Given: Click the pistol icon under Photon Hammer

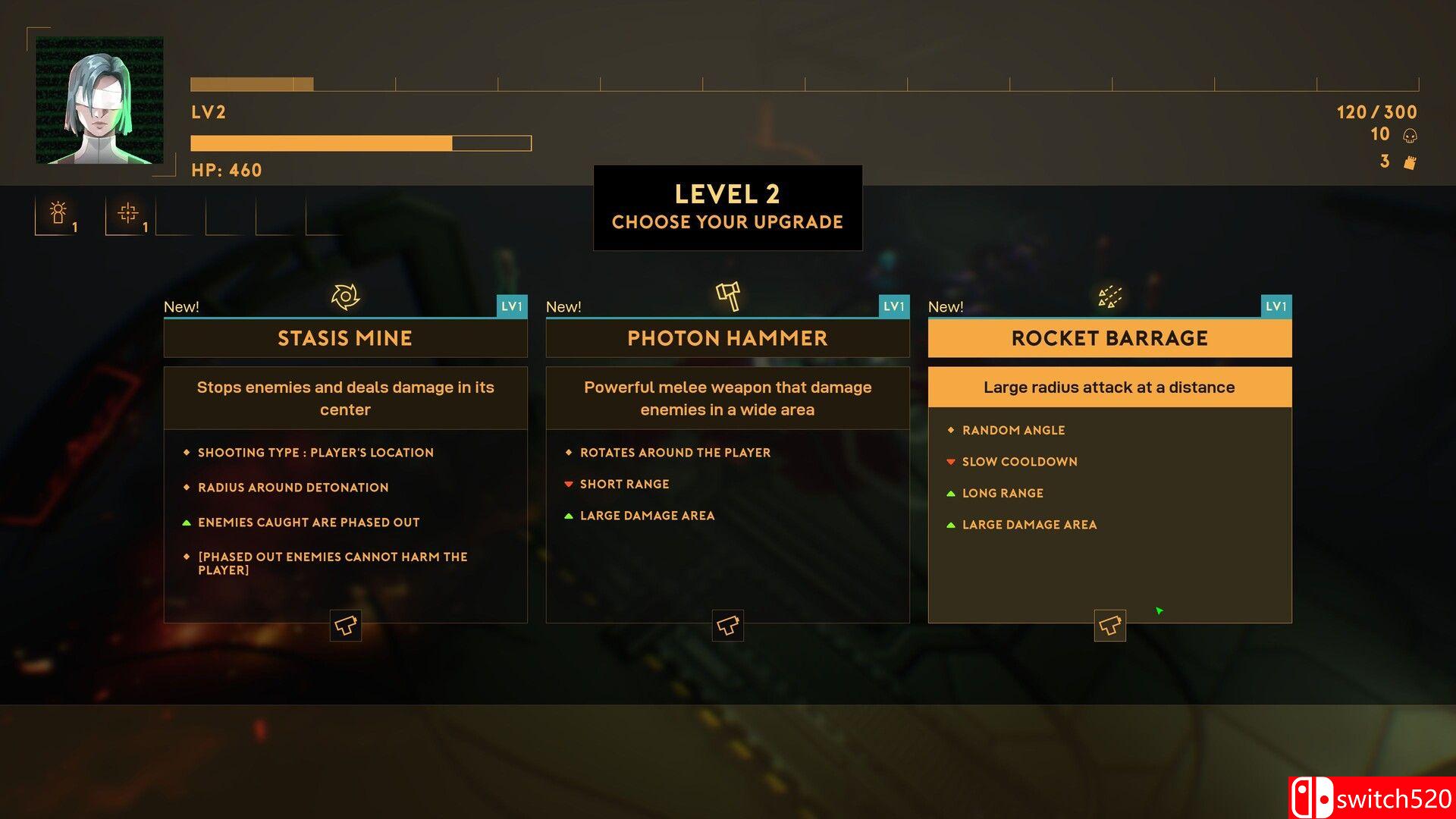Looking at the screenshot, I should click(x=728, y=626).
